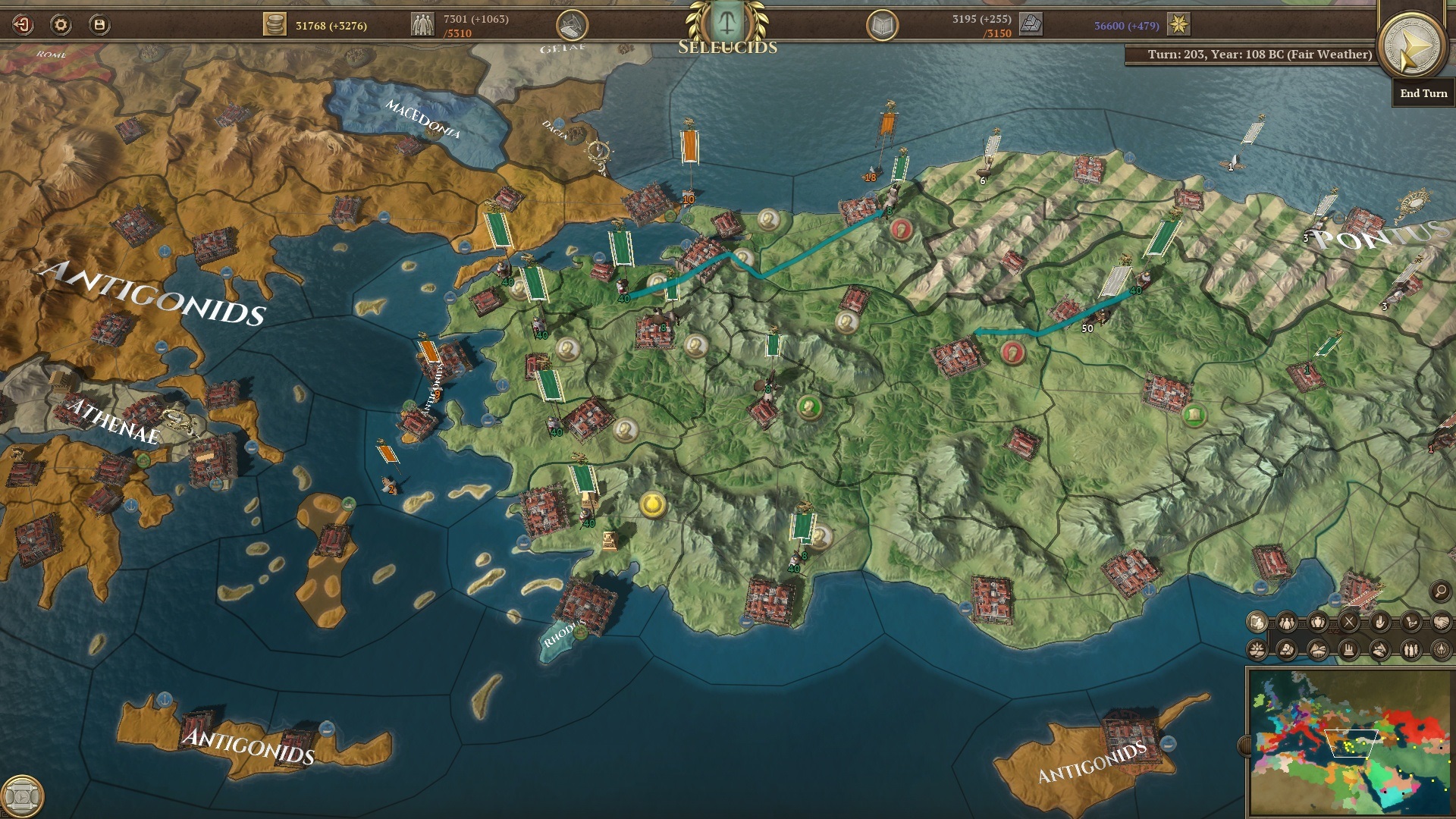Save the game with the floppy disk icon

[99, 25]
